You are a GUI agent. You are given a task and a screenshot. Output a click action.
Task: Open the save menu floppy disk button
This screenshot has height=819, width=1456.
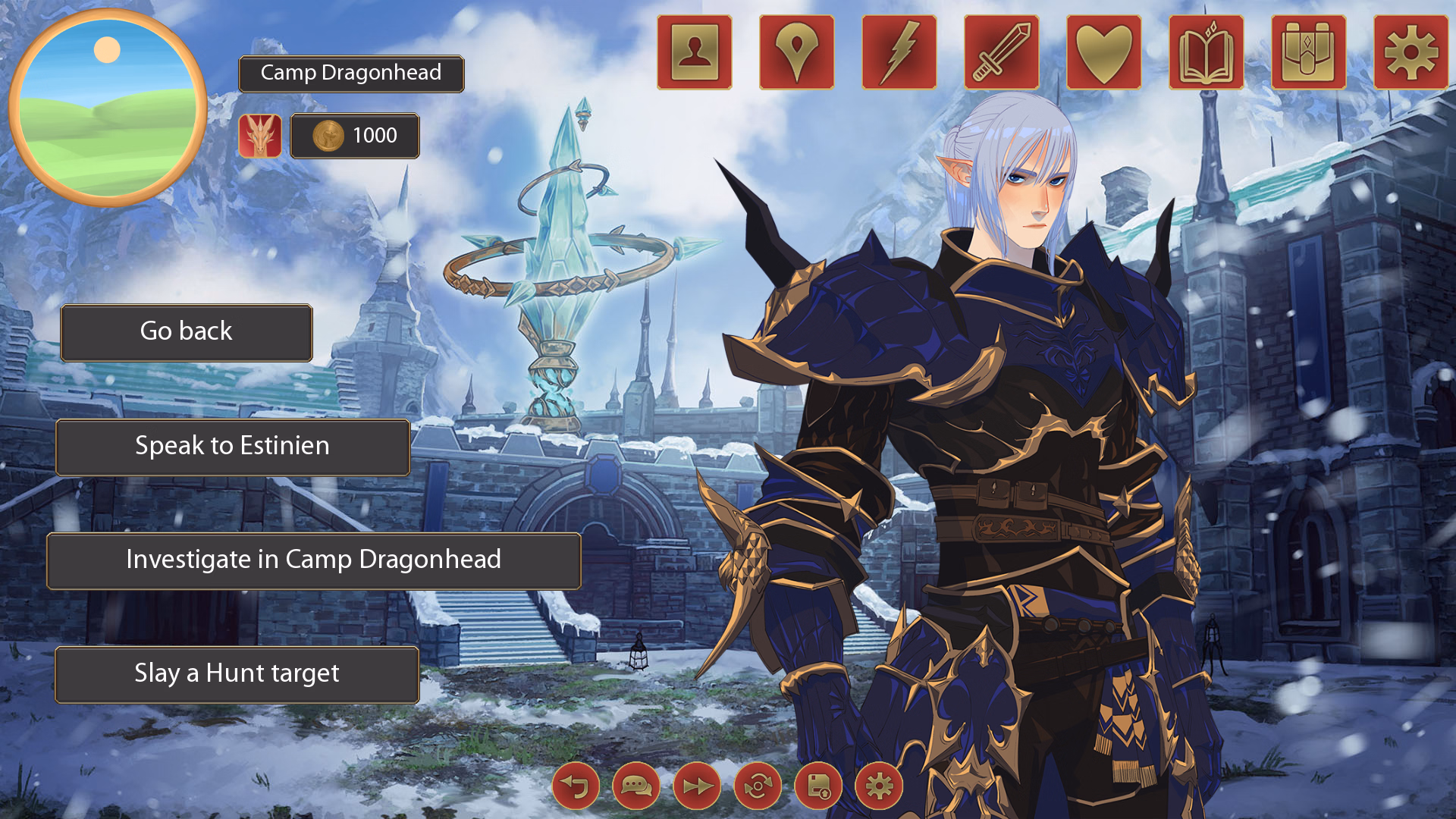coord(818,786)
